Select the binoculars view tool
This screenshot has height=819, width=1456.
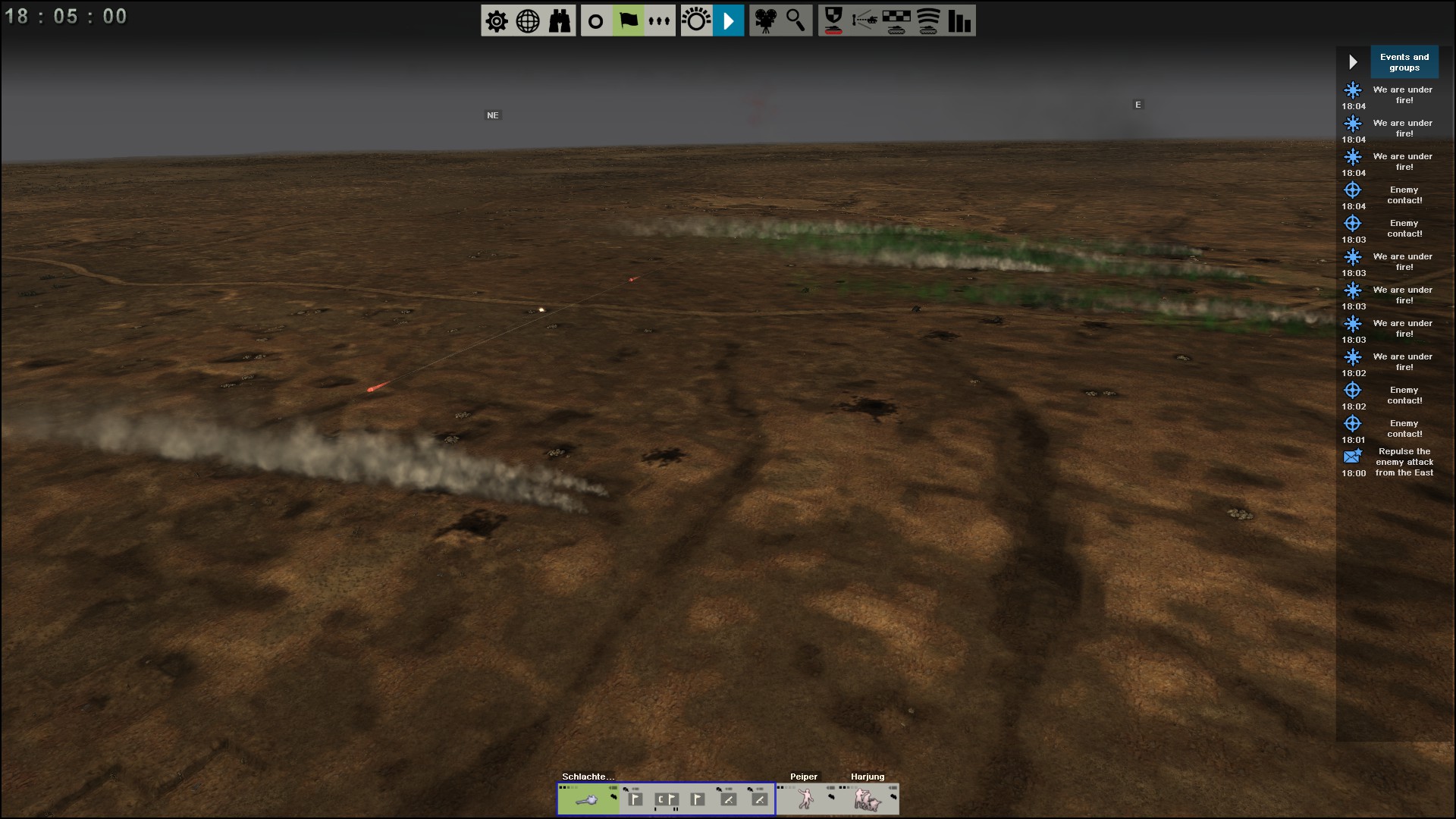pyautogui.click(x=560, y=21)
